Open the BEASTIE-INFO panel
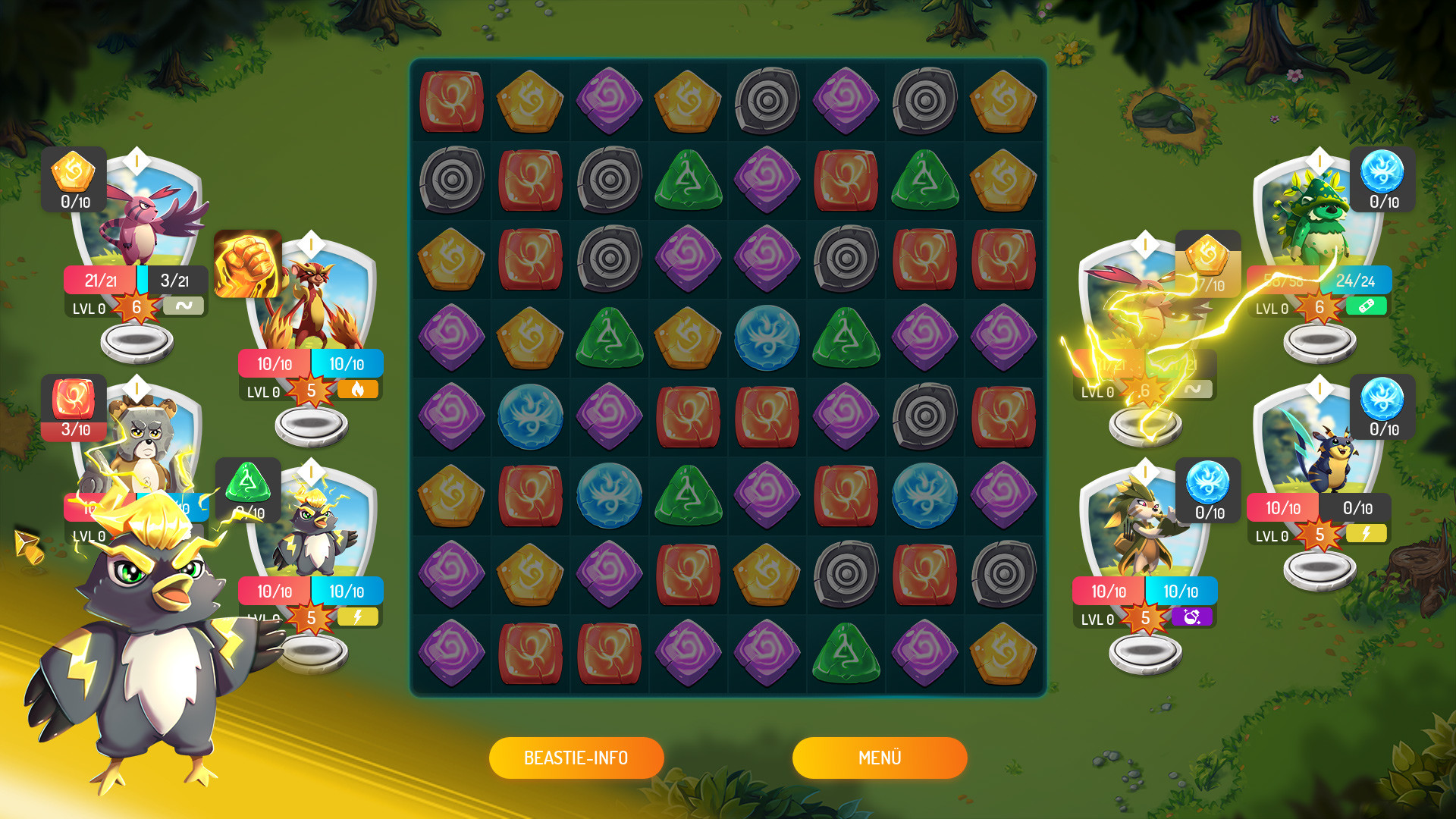This screenshot has width=1456, height=819. (576, 757)
